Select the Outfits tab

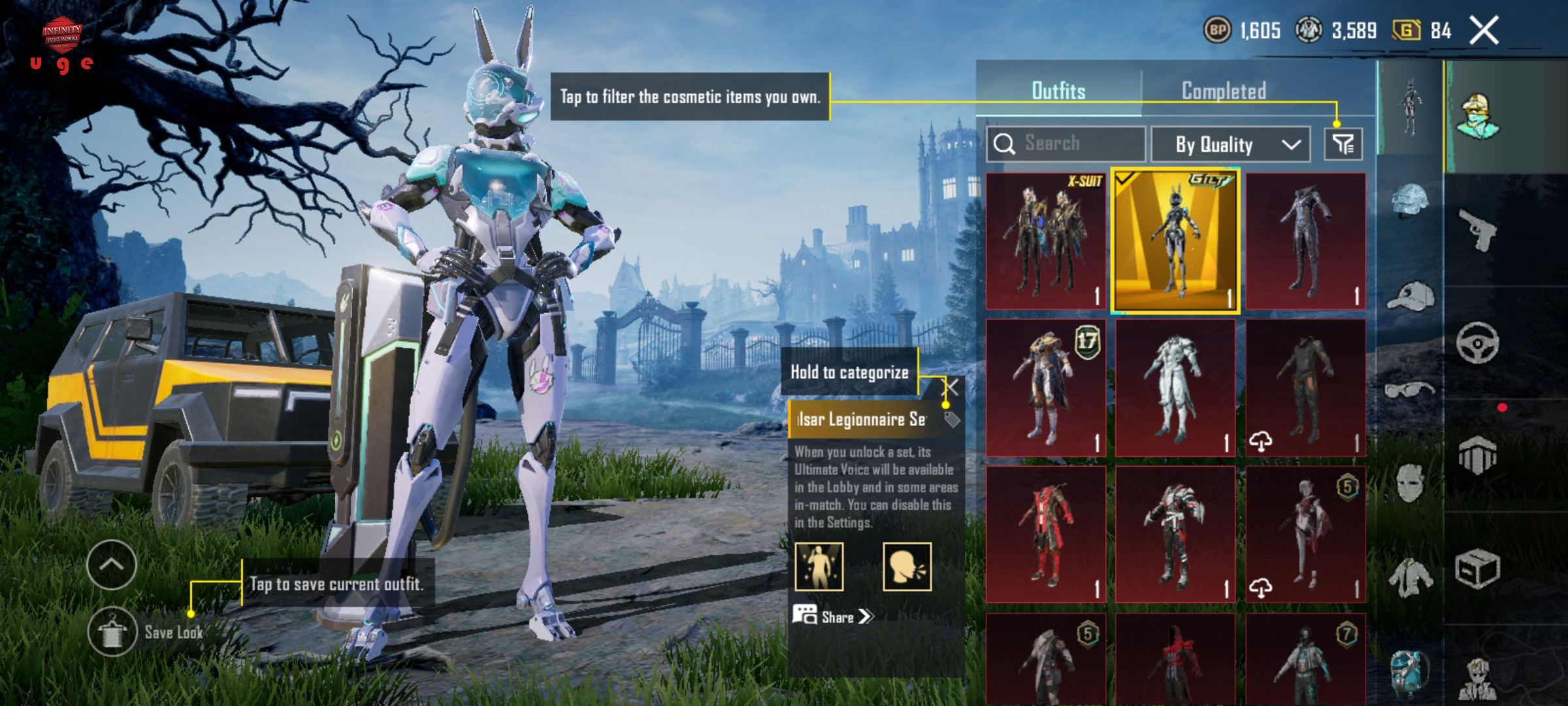1058,91
